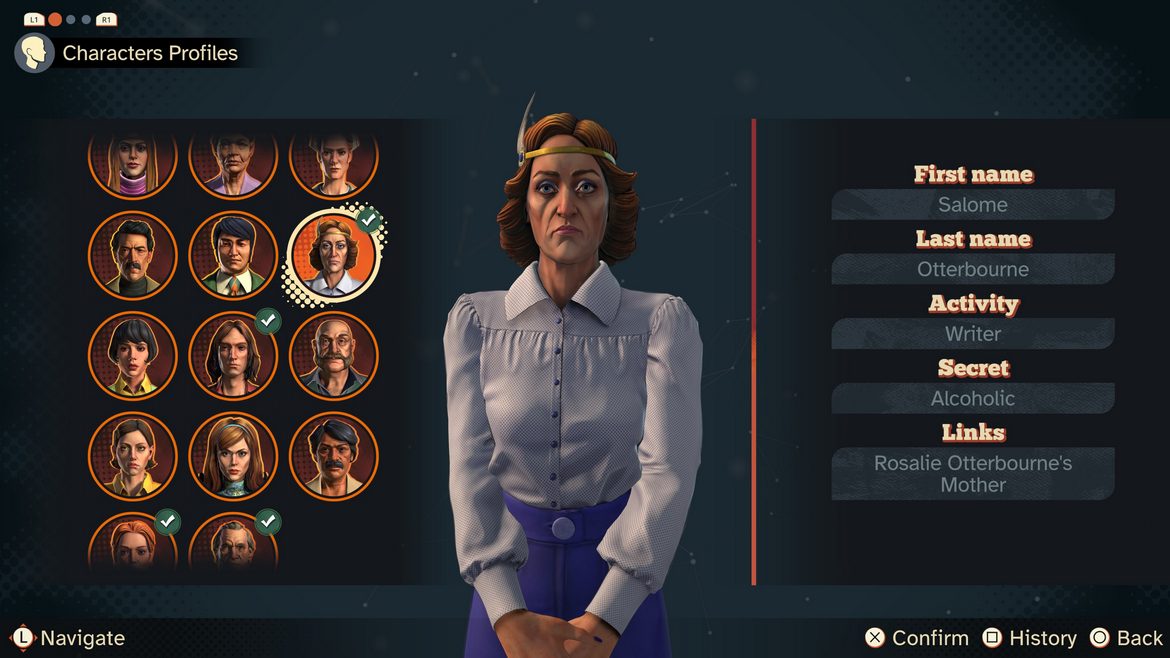Select the blonde woman in purple turtleneck portrait
Image resolution: width=1170 pixels, height=658 pixels.
pos(132,160)
